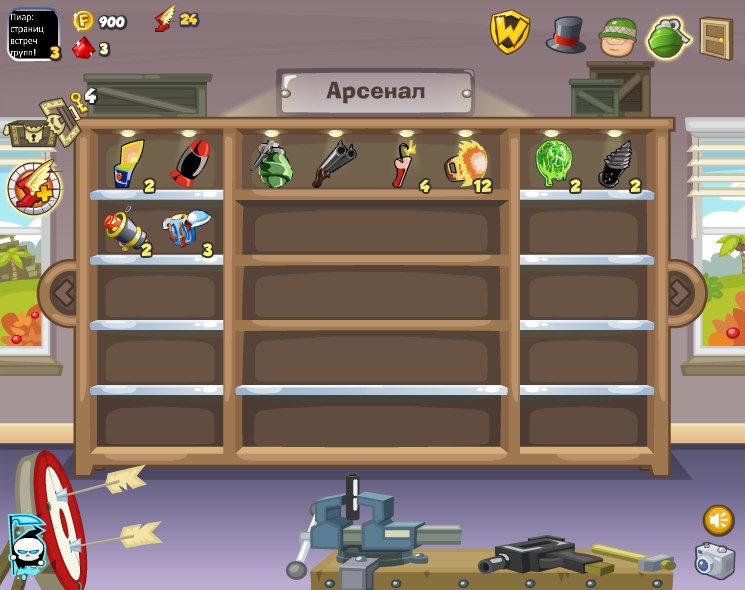The height and width of the screenshot is (590, 745).
Task: Open the soldier character section
Action: (x=618, y=37)
